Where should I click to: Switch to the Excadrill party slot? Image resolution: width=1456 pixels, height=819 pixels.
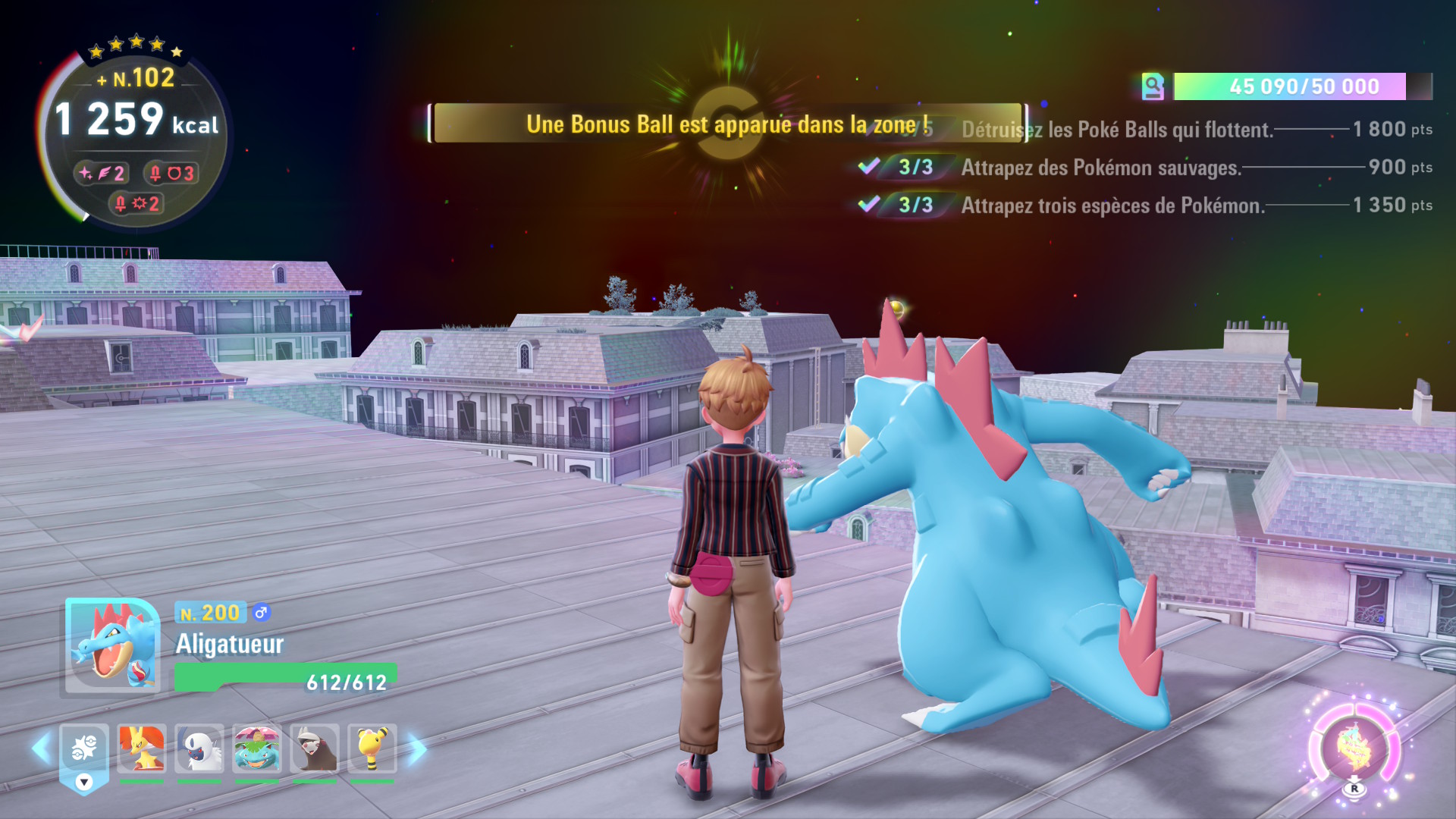[315, 748]
